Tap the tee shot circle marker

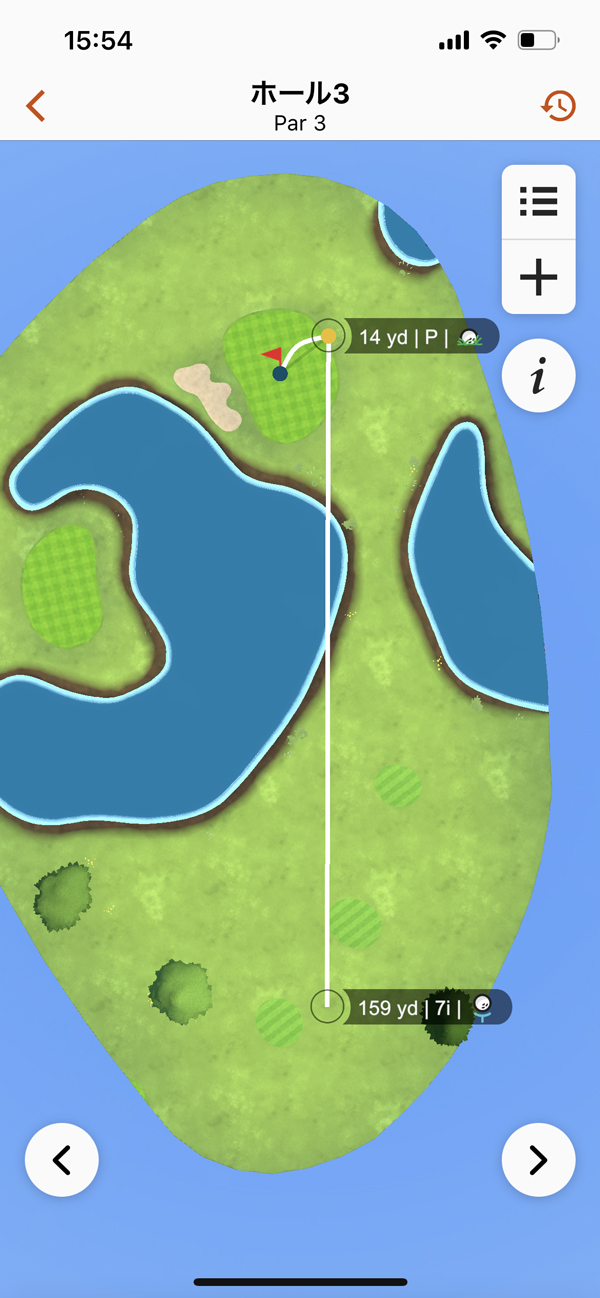pyautogui.click(x=327, y=1006)
